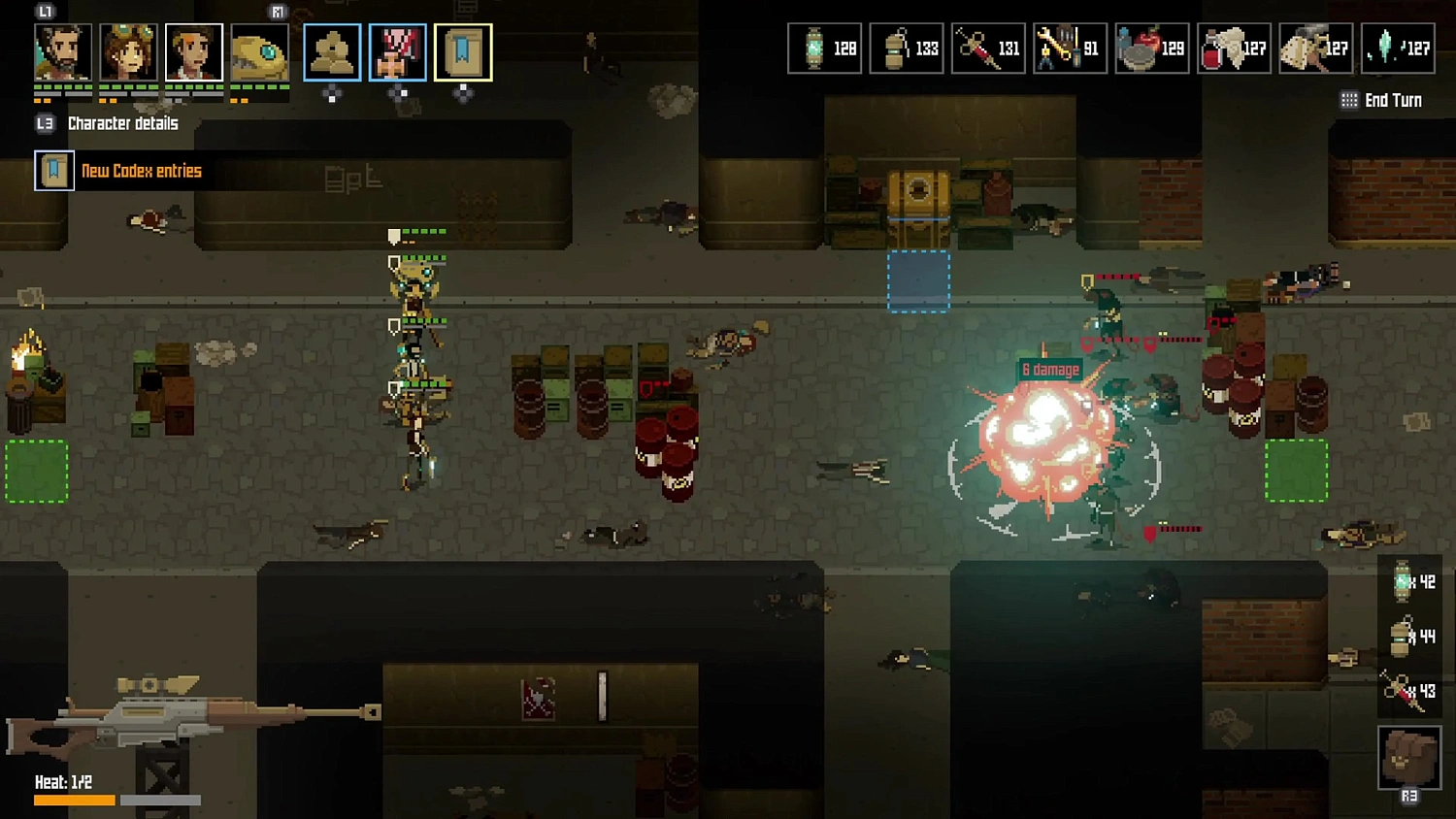This screenshot has height=819, width=1456.
Task: Select the grenade item with 44 left
Action: click(x=1408, y=637)
